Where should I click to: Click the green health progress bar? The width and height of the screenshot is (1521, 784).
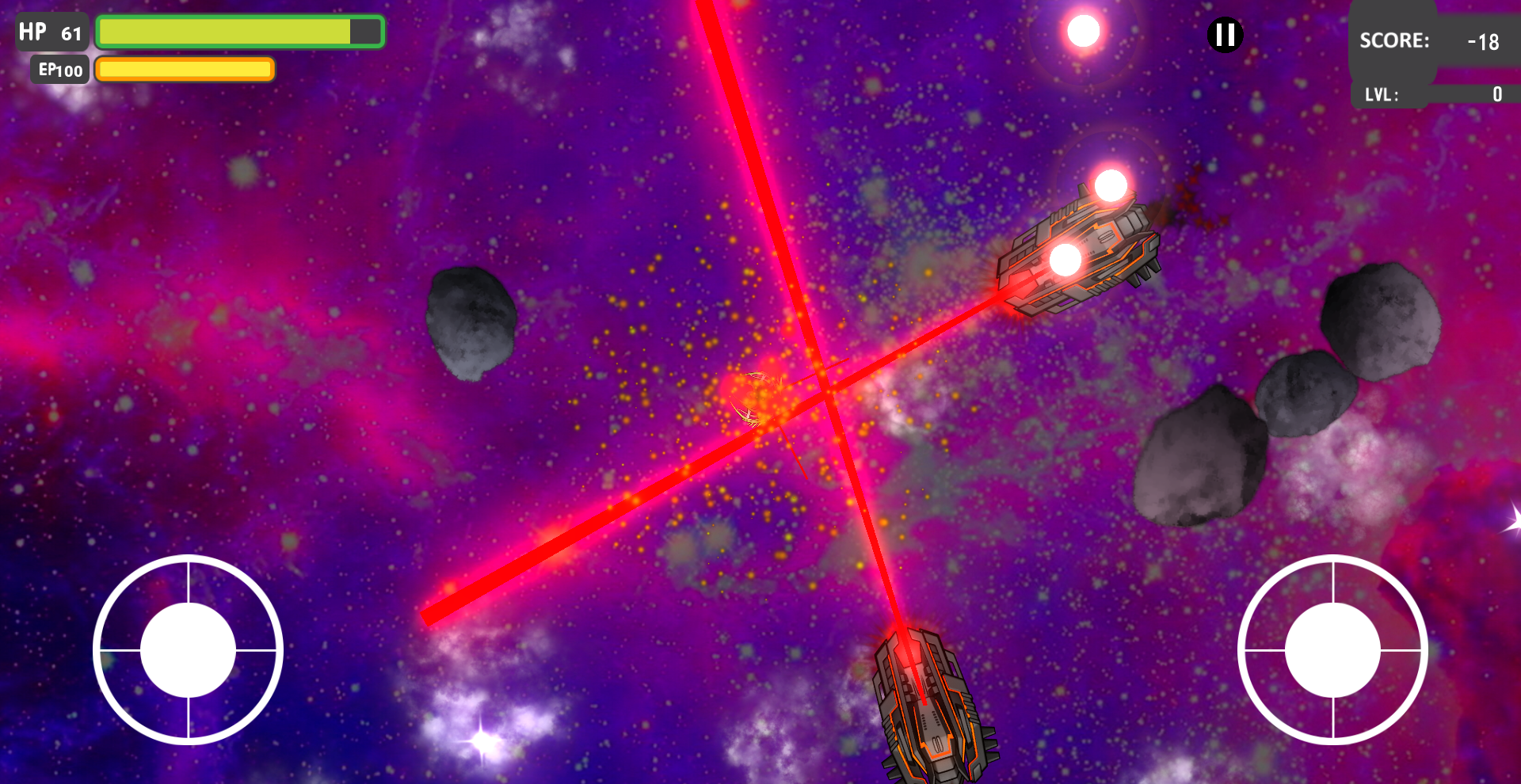(x=230, y=31)
